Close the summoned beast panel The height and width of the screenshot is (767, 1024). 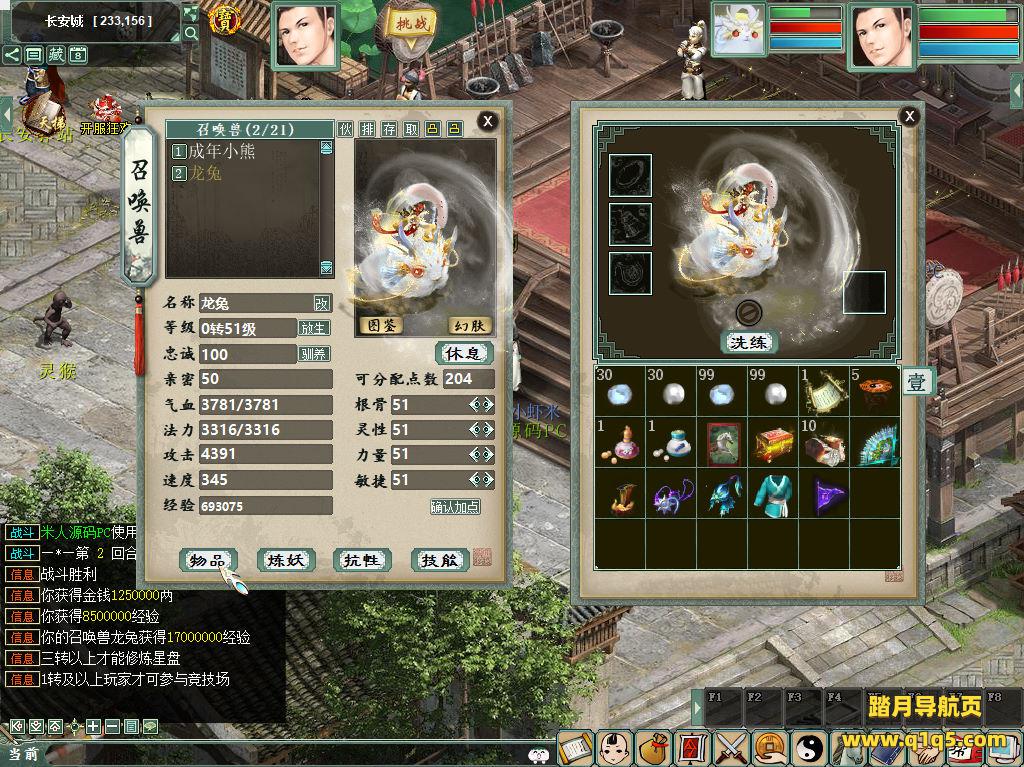point(487,121)
